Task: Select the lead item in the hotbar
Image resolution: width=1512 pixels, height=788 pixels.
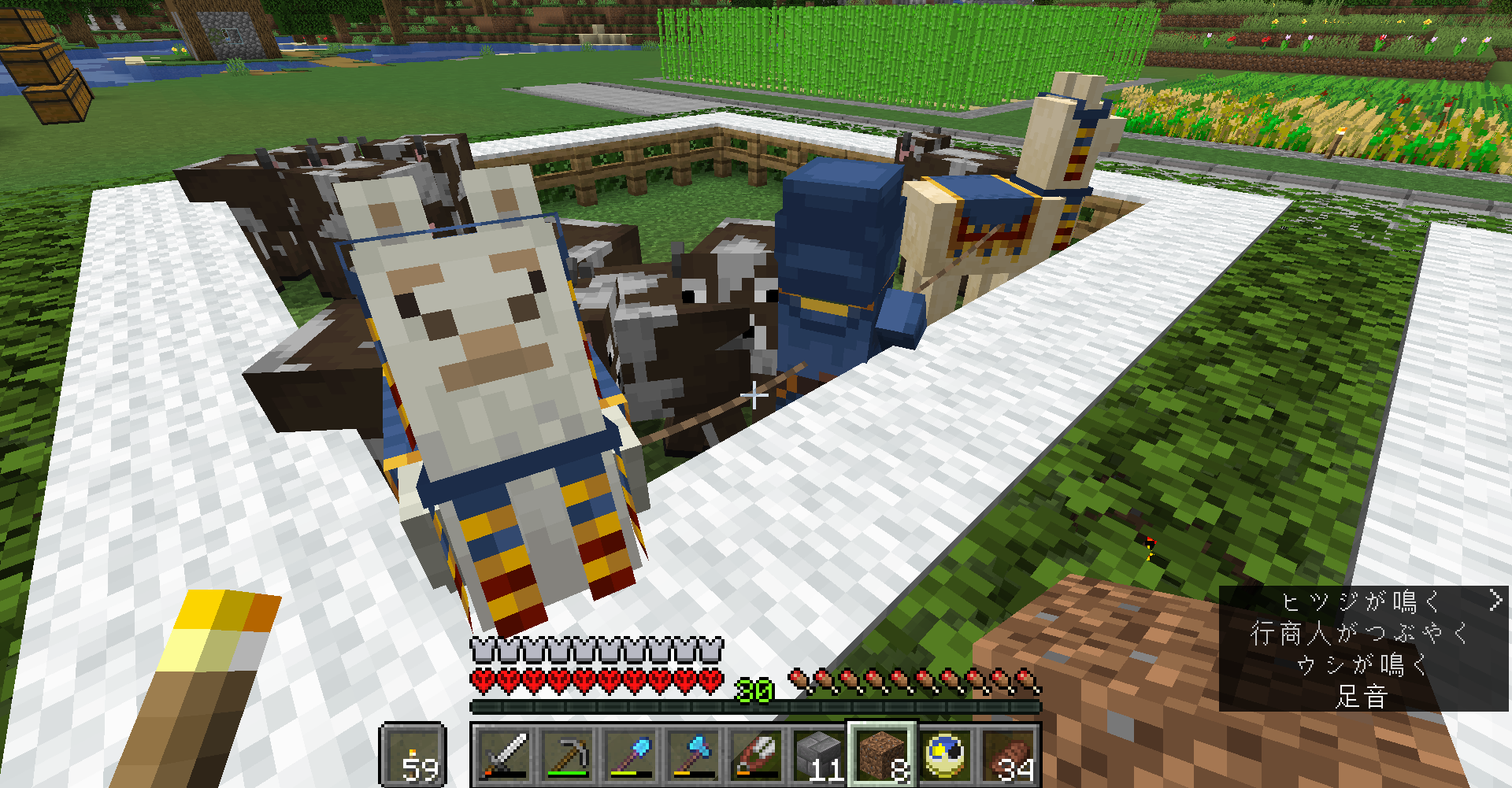Action: click(x=754, y=754)
